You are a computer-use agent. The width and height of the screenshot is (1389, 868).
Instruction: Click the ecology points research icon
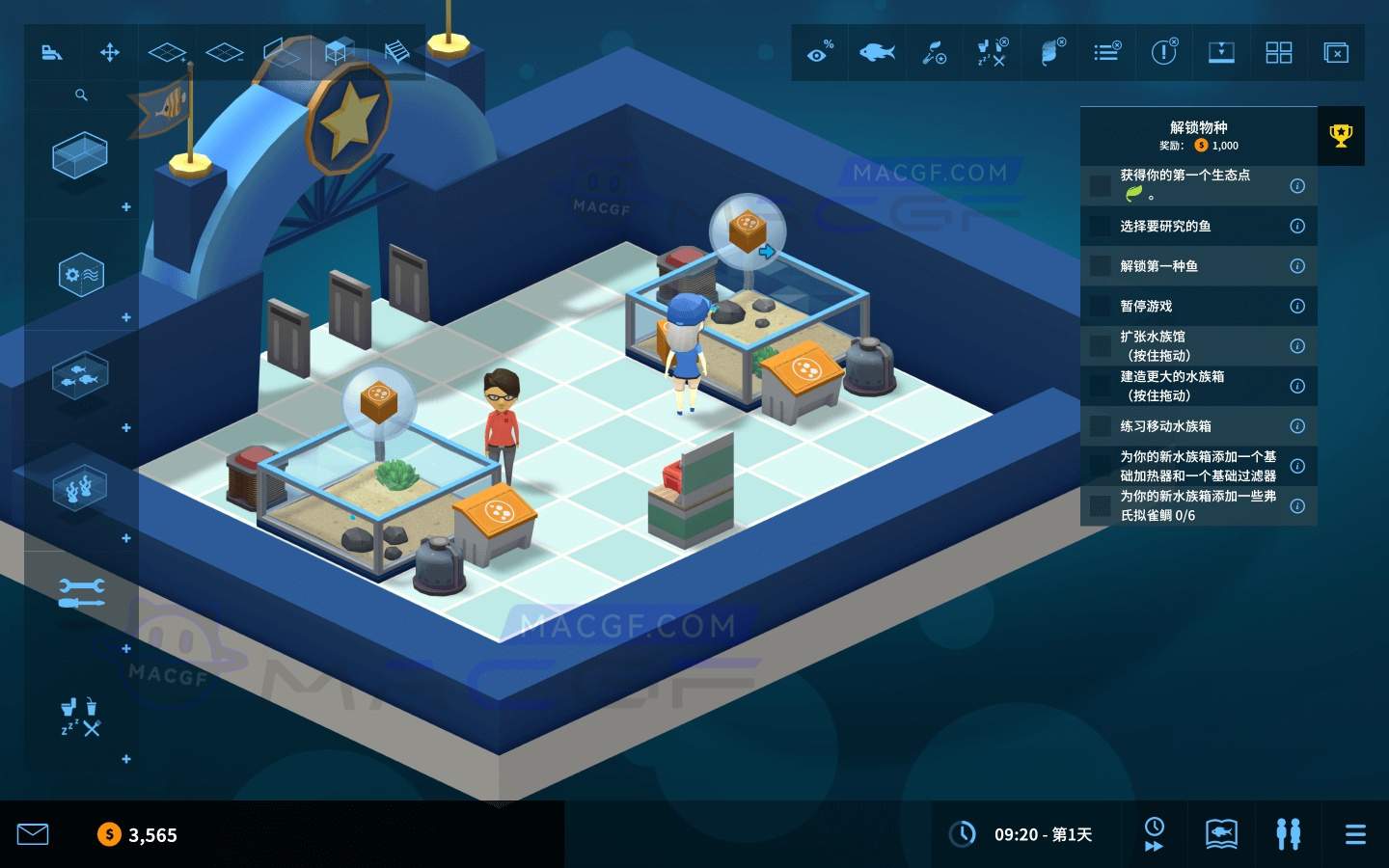934,53
